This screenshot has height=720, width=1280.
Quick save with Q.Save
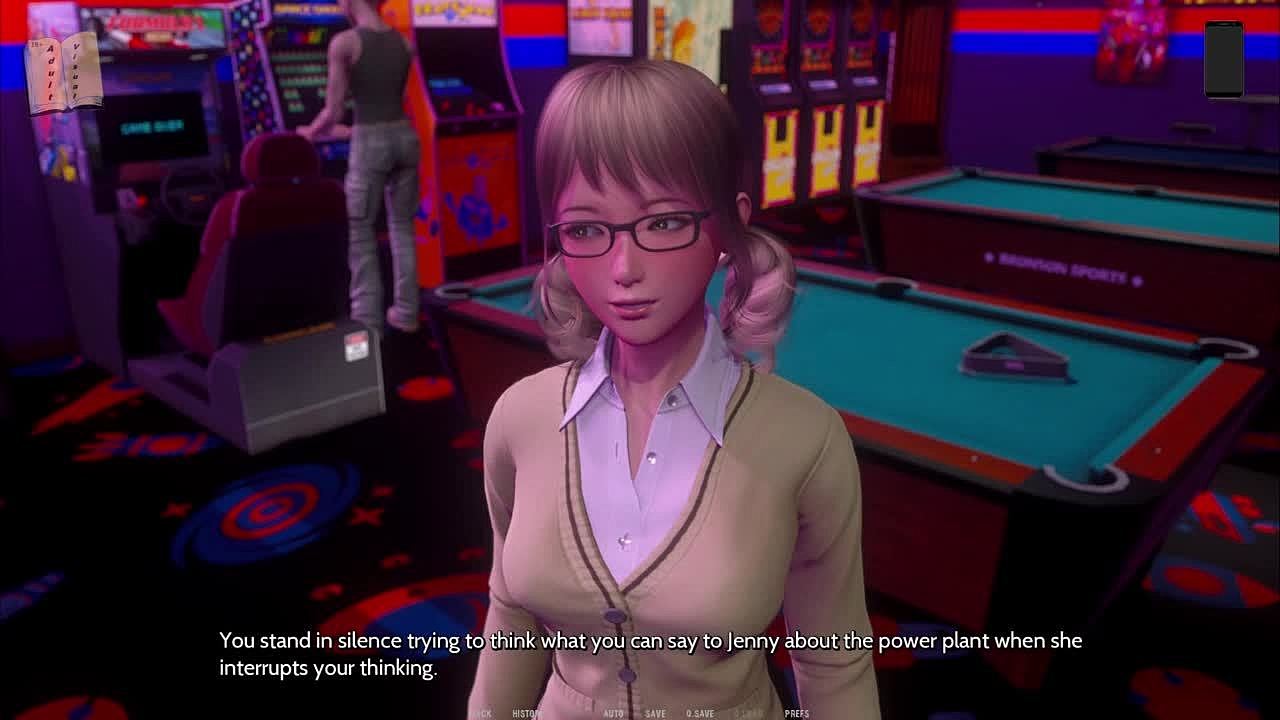point(700,714)
